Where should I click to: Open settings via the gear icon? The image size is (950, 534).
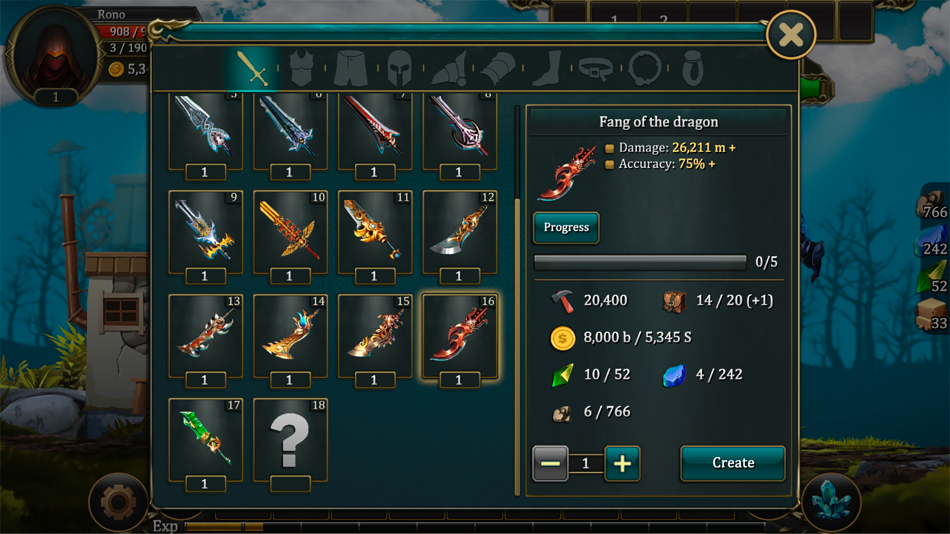(117, 501)
